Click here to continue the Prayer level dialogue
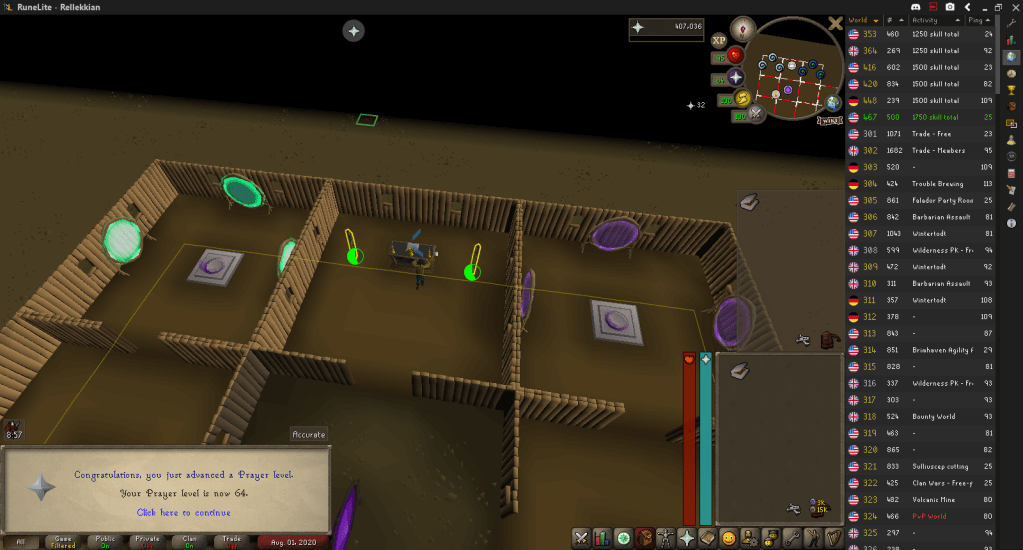The width and height of the screenshot is (1023, 550). 183,512
